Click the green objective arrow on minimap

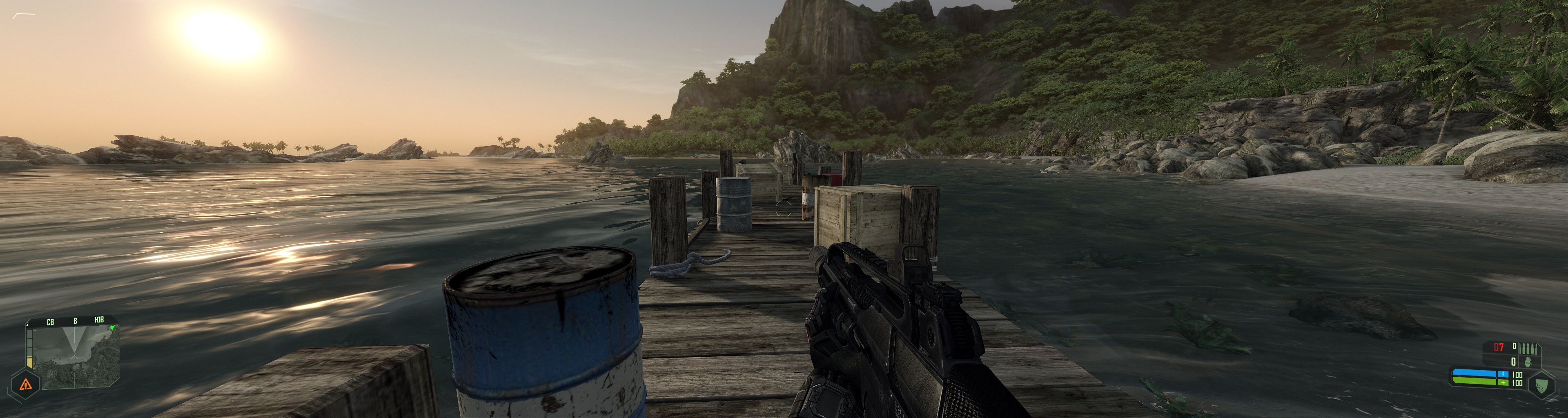tap(111, 328)
